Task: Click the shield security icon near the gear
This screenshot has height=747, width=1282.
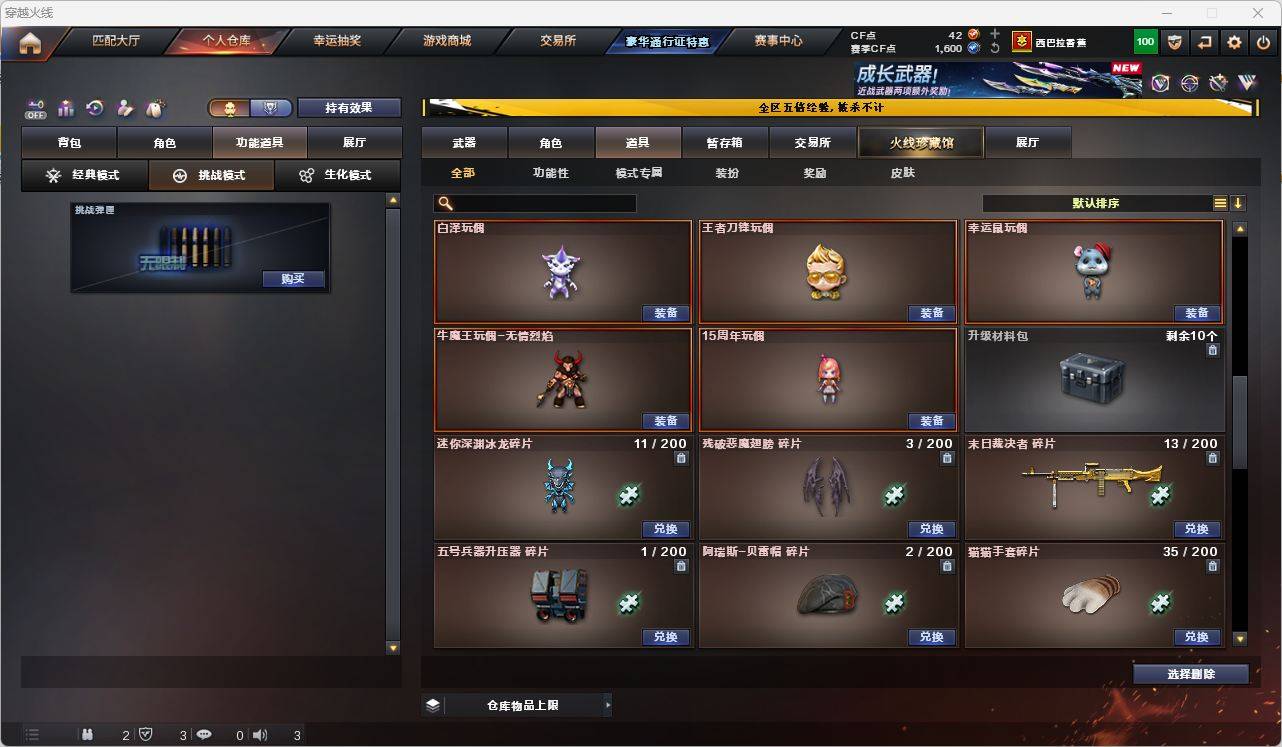Action: tap(1175, 42)
